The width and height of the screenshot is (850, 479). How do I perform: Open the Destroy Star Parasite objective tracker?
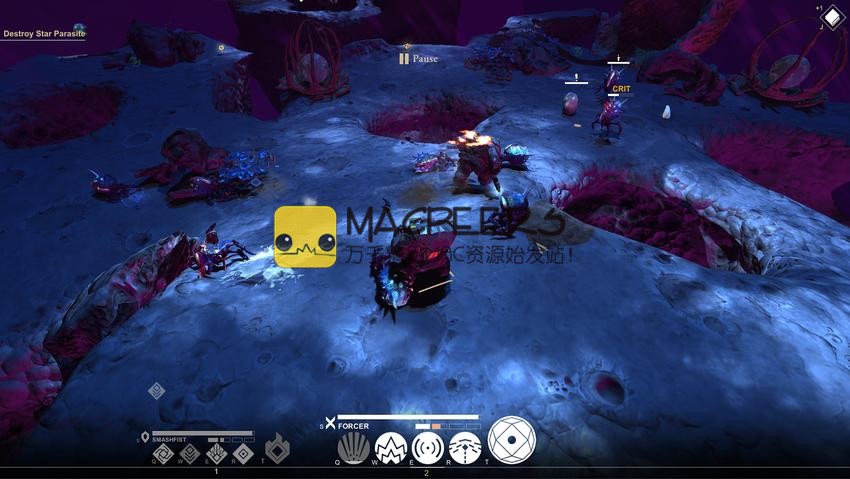tap(43, 34)
